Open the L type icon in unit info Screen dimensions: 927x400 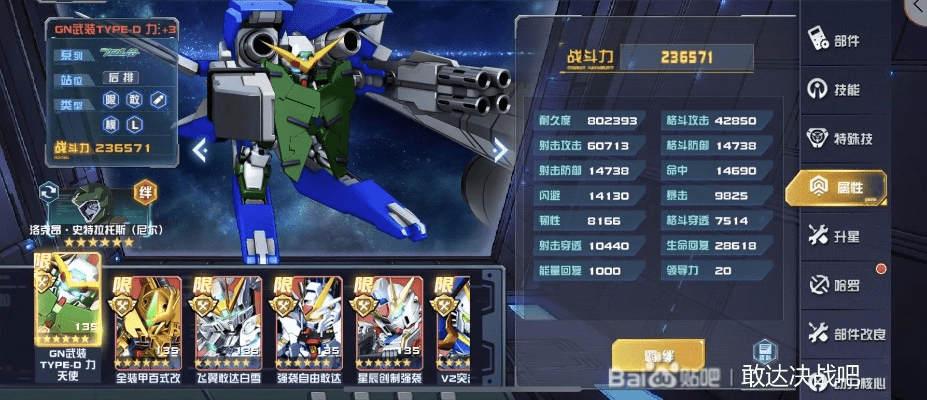135,125
